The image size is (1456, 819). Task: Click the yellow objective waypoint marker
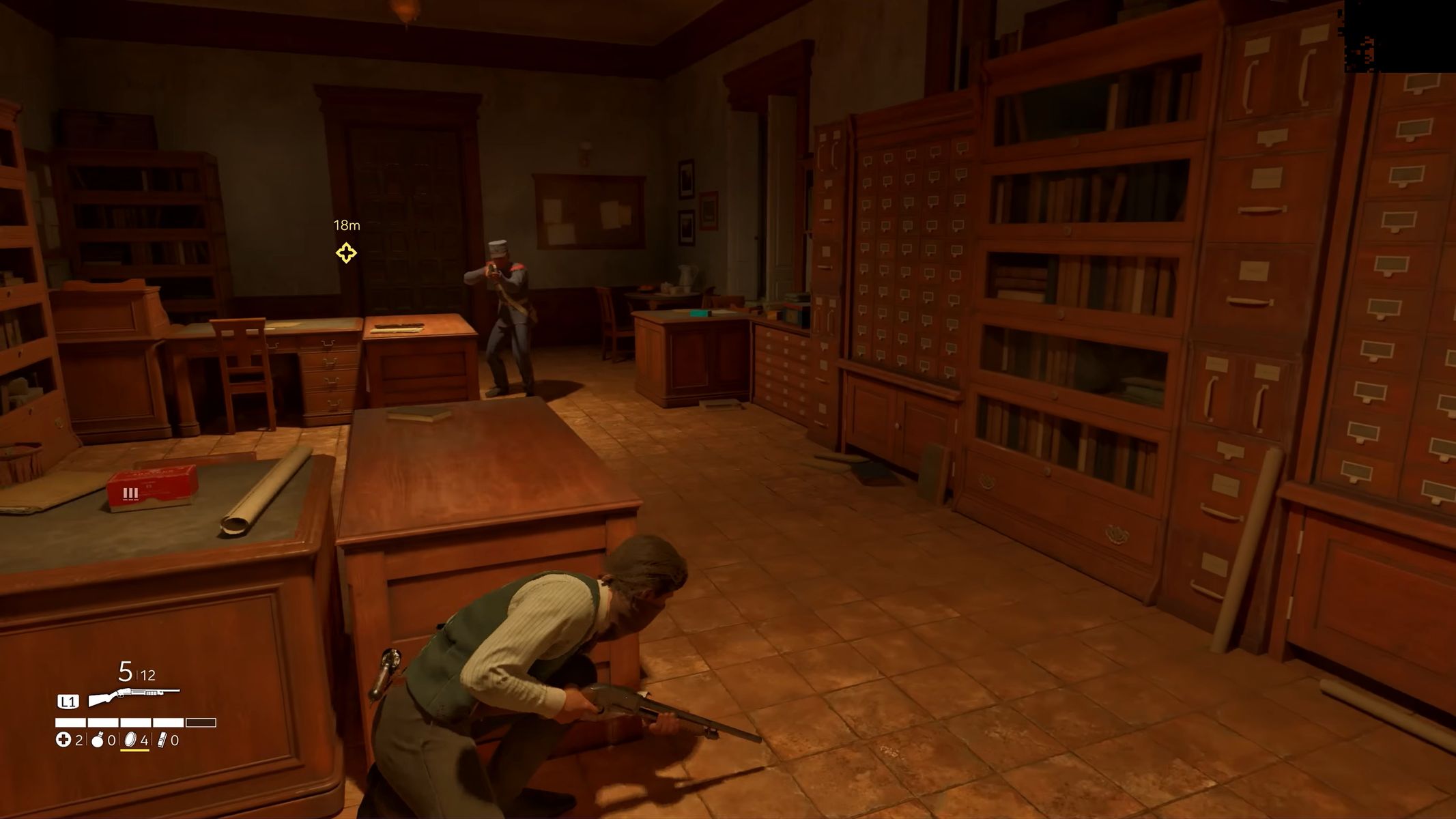[x=346, y=253]
